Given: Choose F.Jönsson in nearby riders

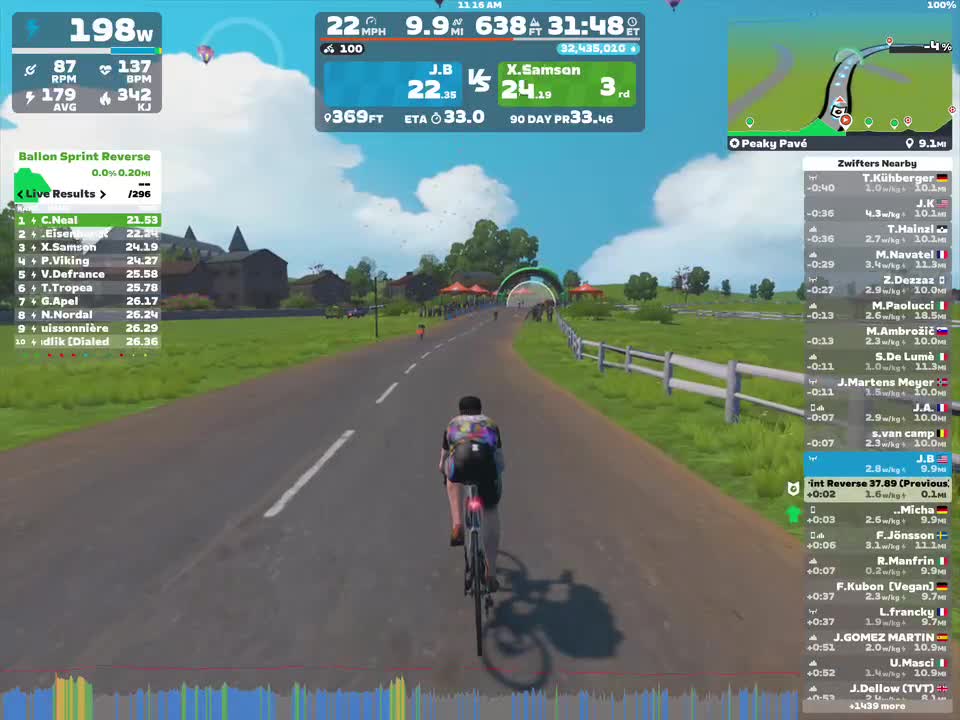Looking at the screenshot, I should click(877, 541).
